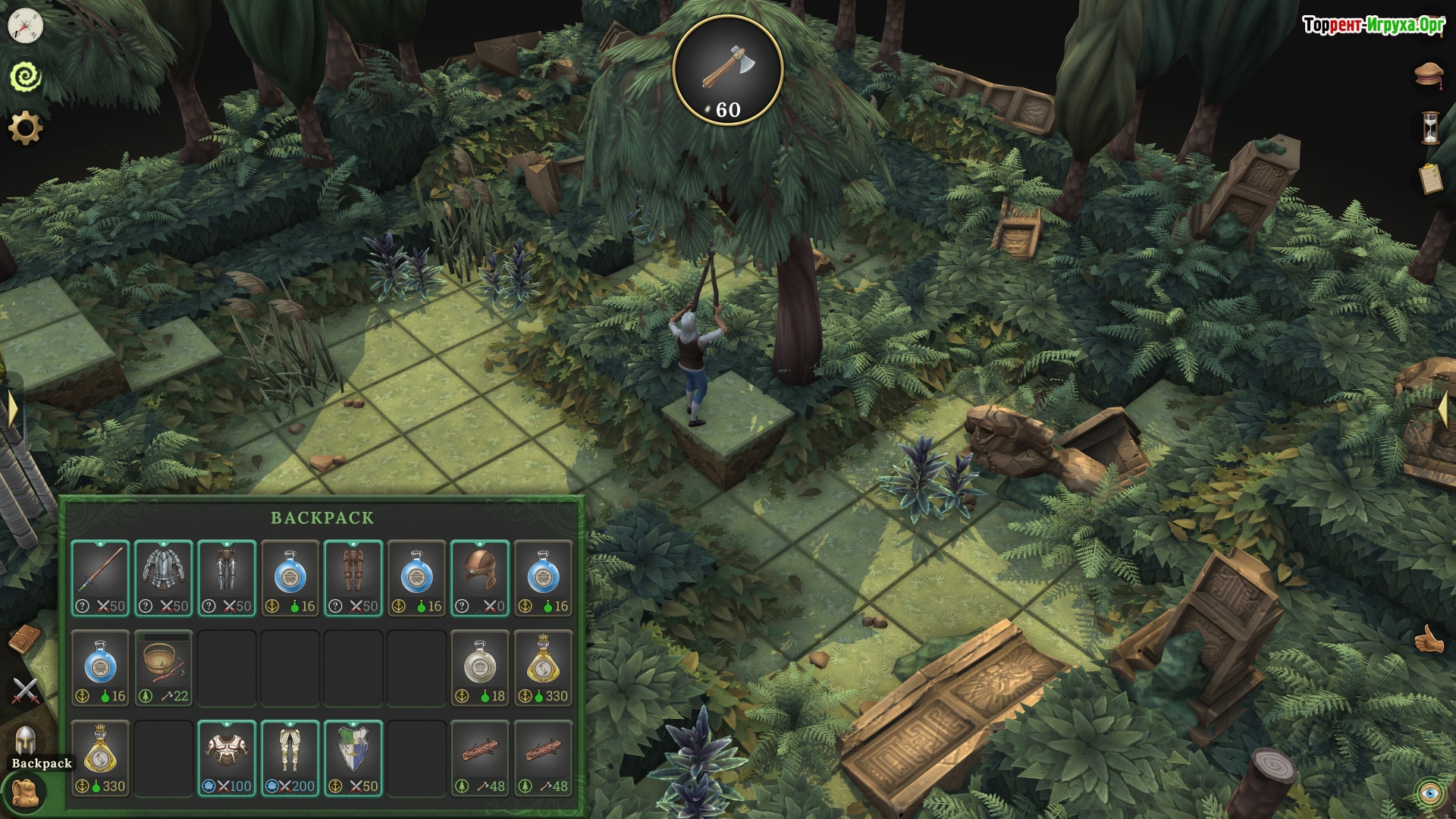The height and width of the screenshot is (819, 1456).
Task: Choose the brown leather helmet slot
Action: 479,577
